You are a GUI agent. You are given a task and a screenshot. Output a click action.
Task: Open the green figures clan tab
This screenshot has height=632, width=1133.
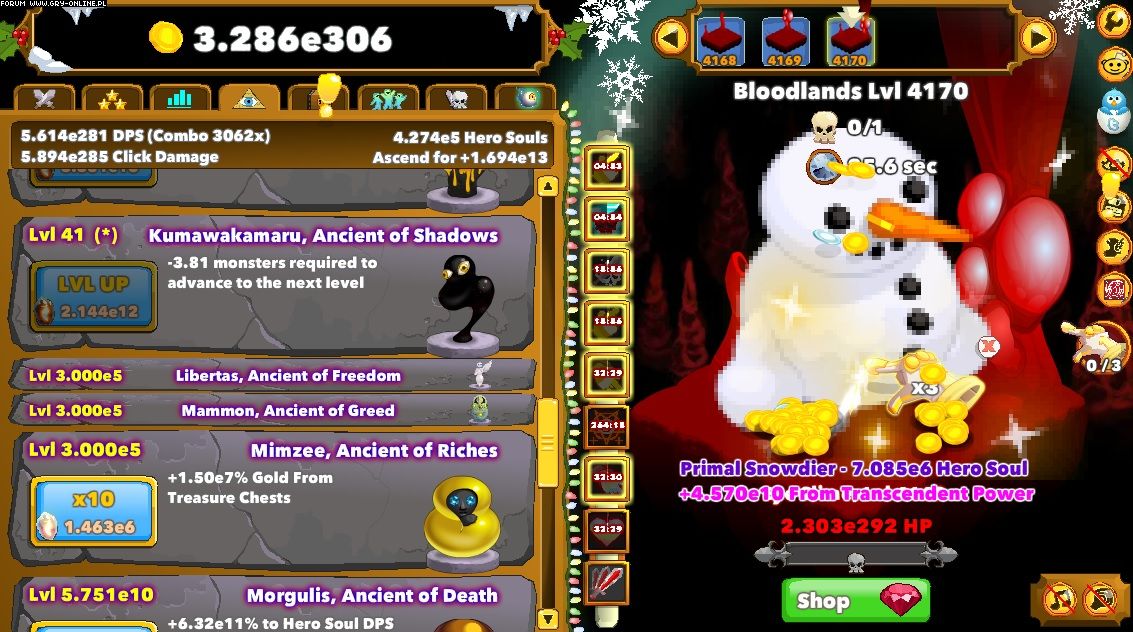click(x=387, y=99)
